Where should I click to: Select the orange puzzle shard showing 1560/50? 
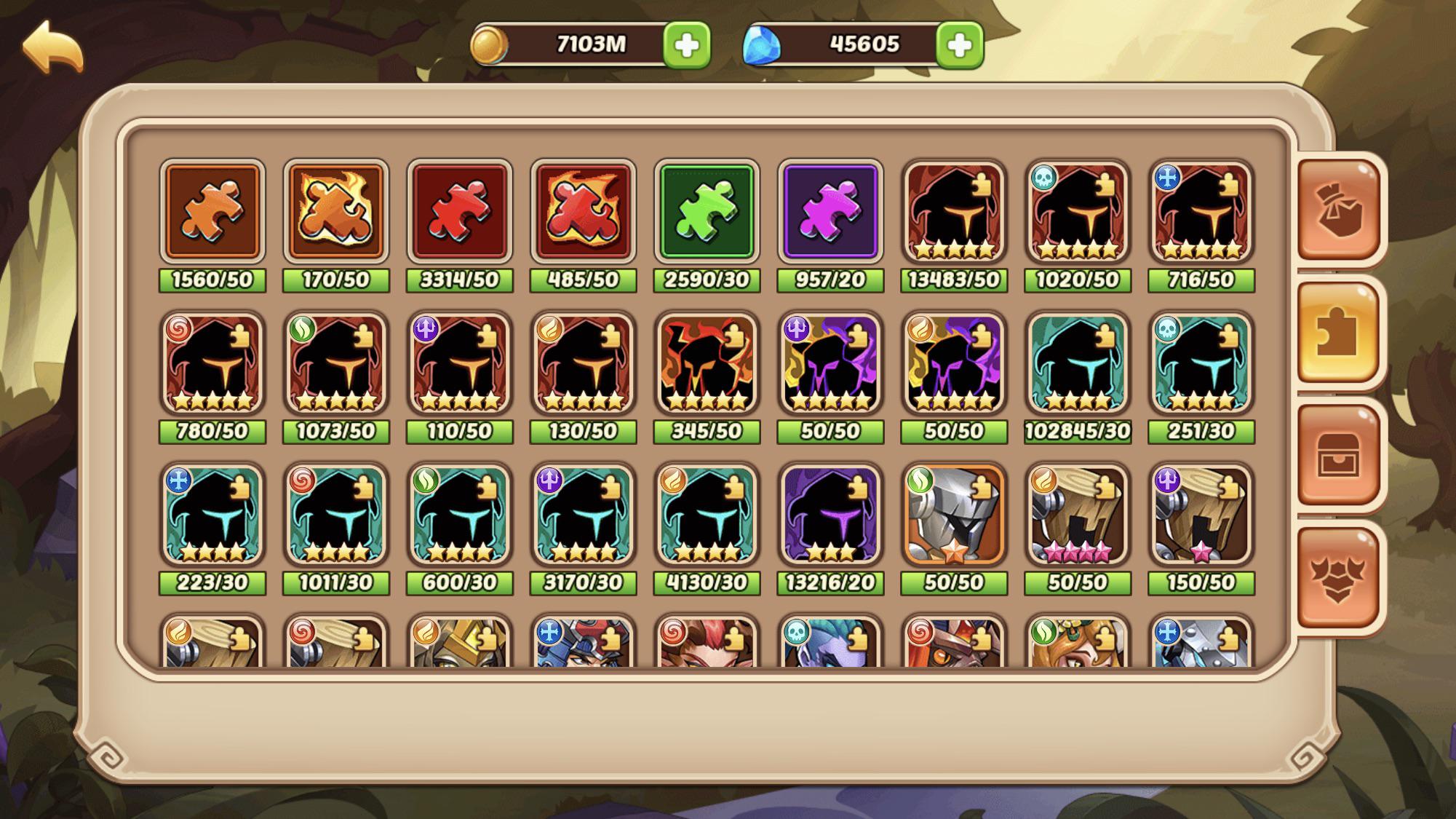212,212
